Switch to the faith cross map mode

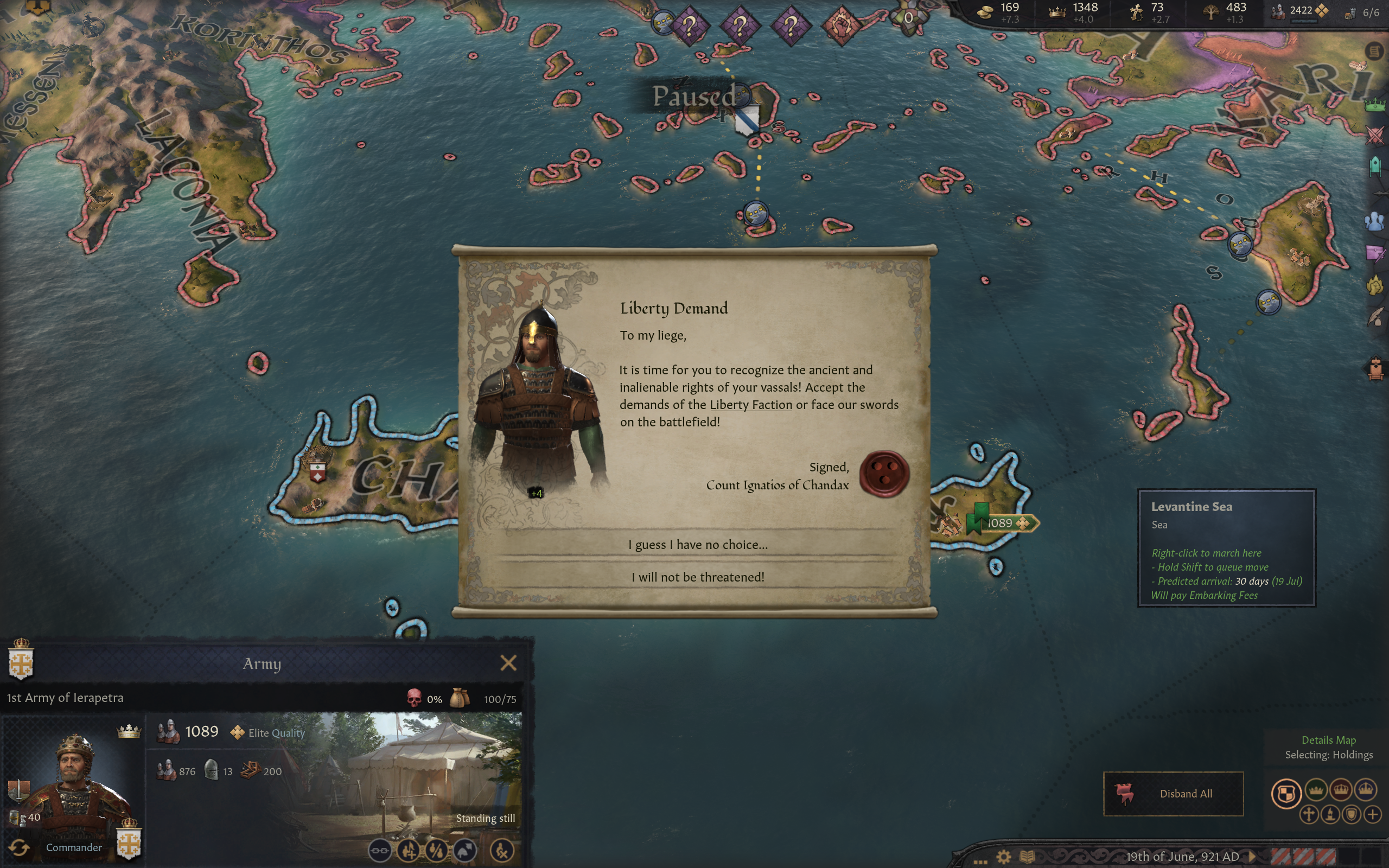1309,814
